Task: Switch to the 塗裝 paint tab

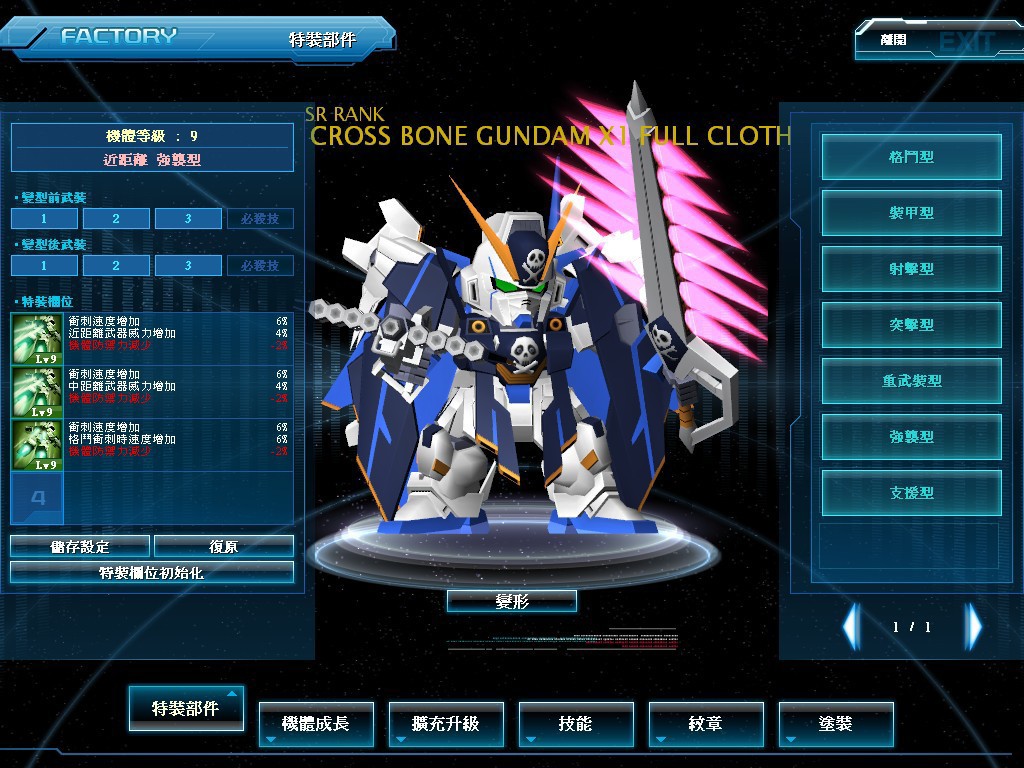Action: pyautogui.click(x=836, y=723)
